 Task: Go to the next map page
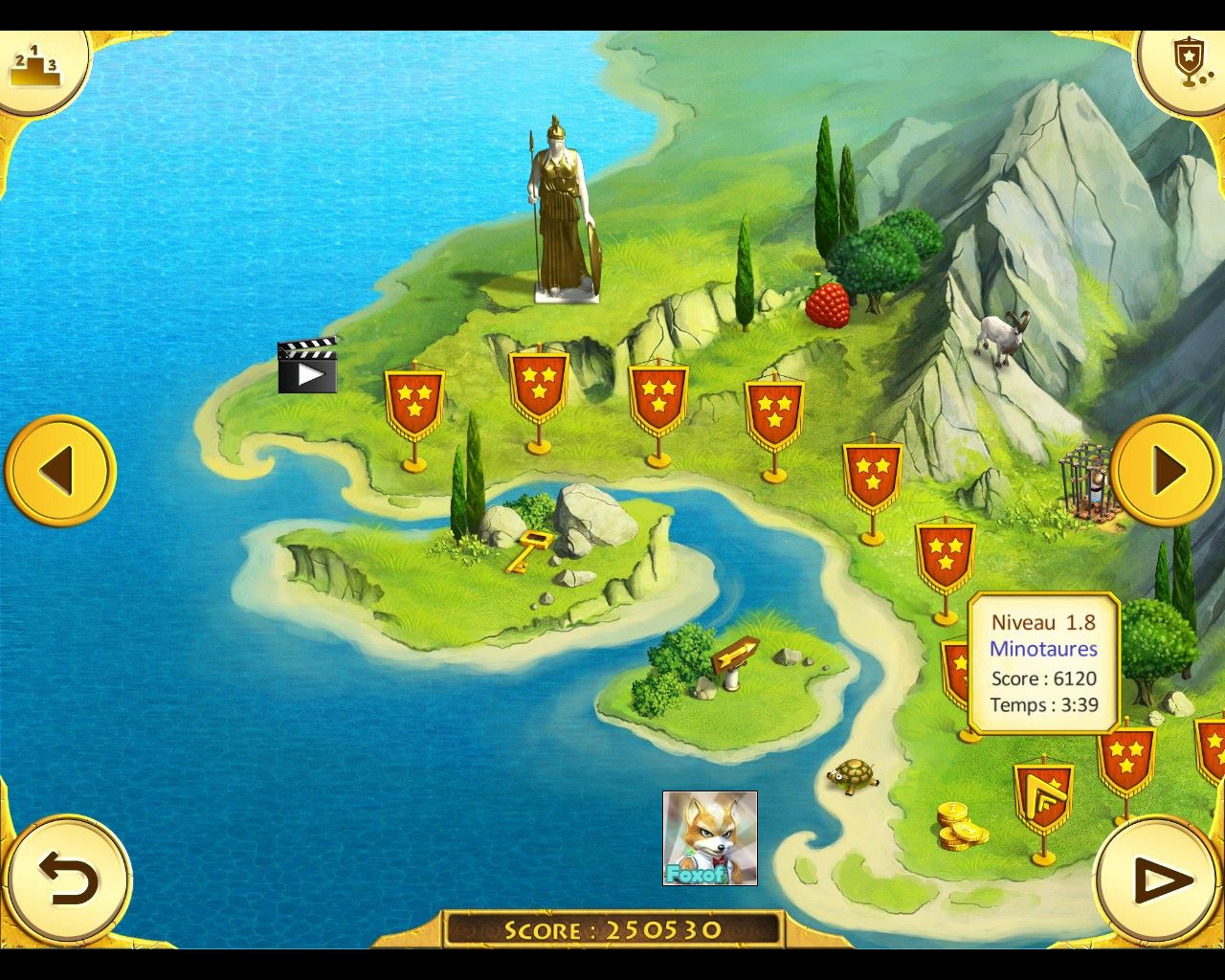[1166, 470]
